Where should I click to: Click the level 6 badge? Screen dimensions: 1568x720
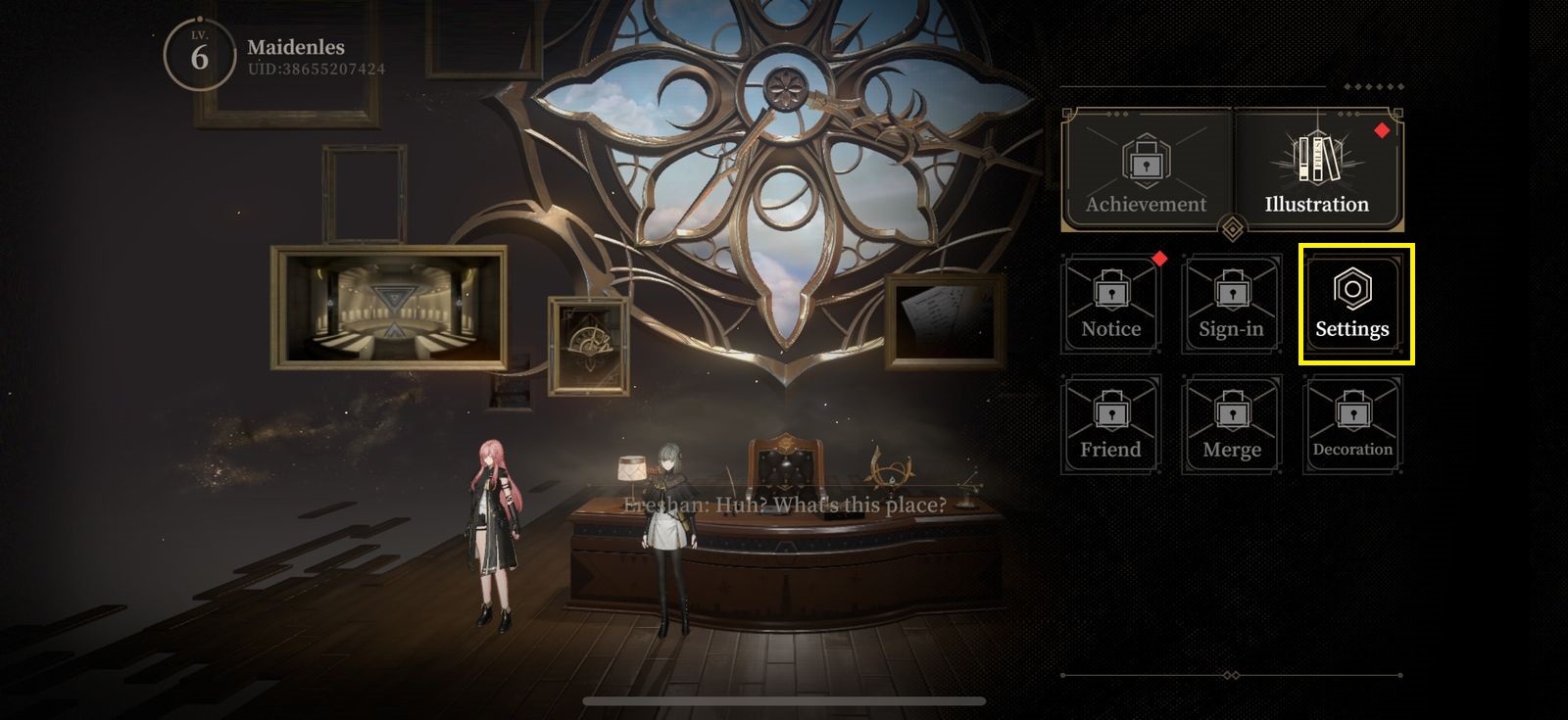200,57
